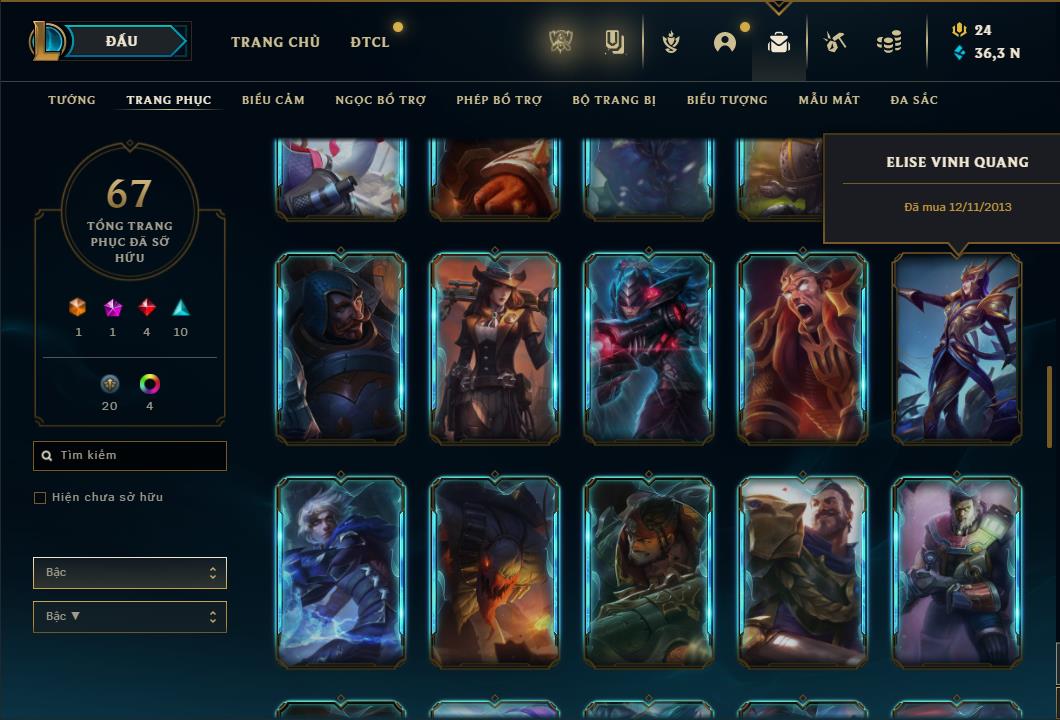Screen dimensions: 1060x720
Task: Select the NGỌC BỔ TRỢ tab
Action: tap(380, 100)
